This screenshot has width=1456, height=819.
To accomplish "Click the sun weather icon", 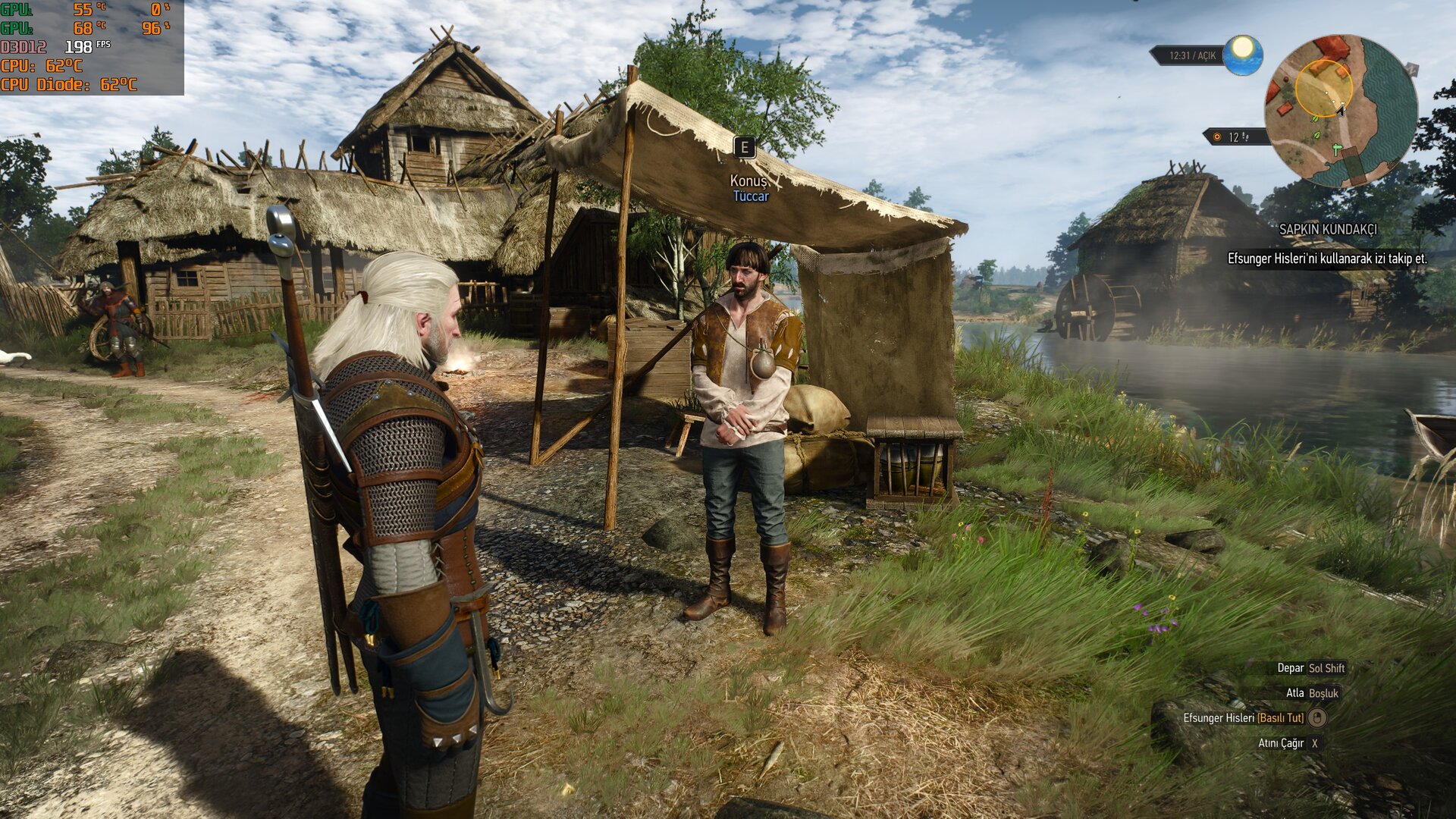I will [1242, 55].
